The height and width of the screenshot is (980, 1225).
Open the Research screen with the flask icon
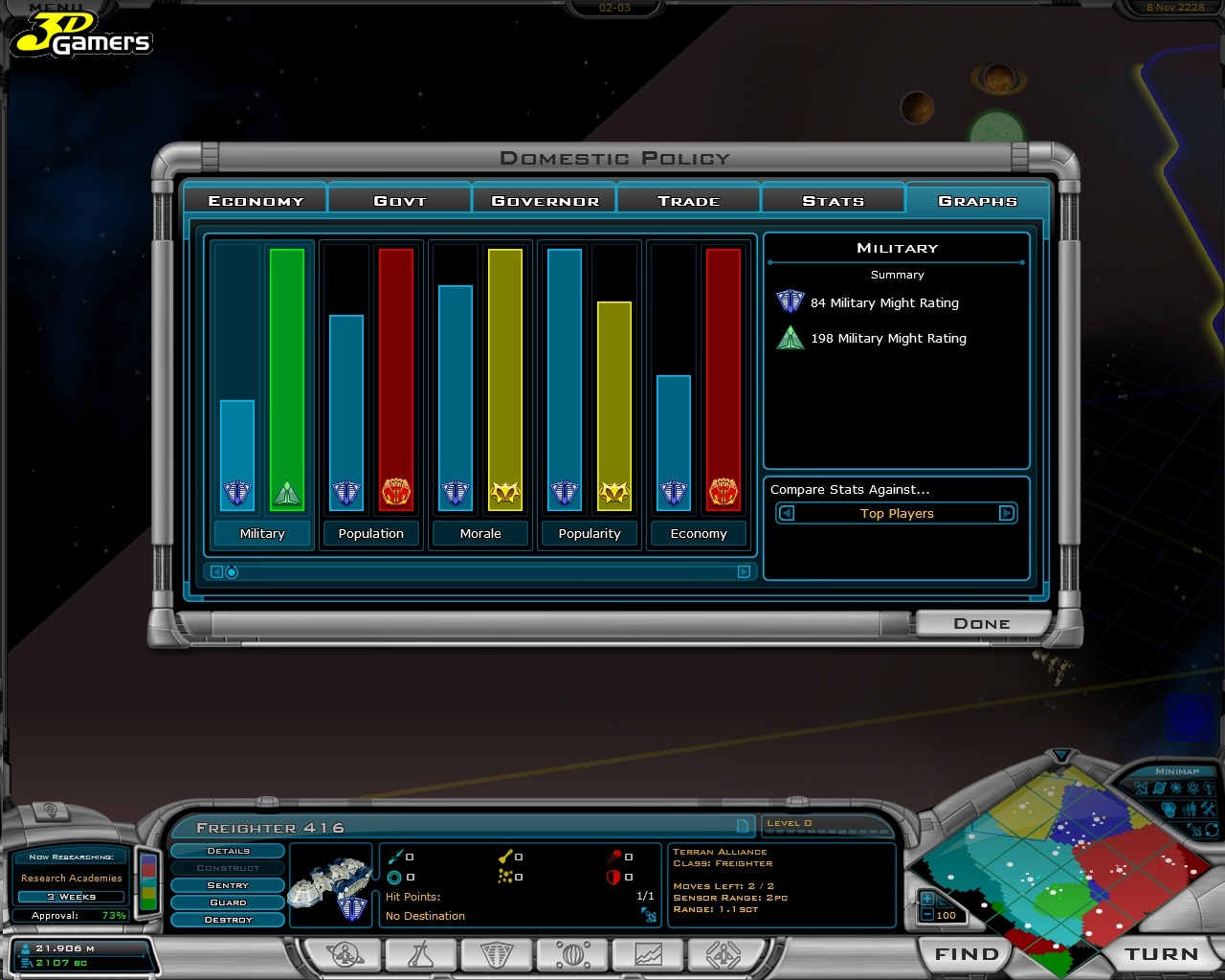(x=421, y=953)
